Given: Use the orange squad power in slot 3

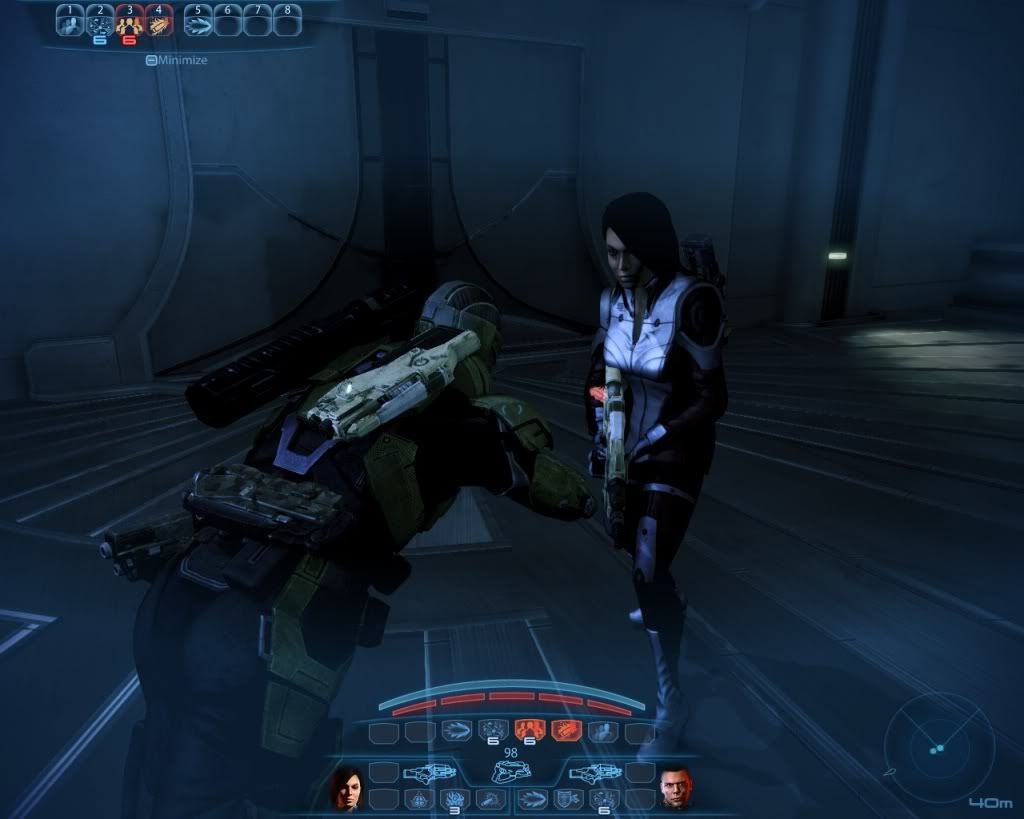Looking at the screenshot, I should click(129, 20).
